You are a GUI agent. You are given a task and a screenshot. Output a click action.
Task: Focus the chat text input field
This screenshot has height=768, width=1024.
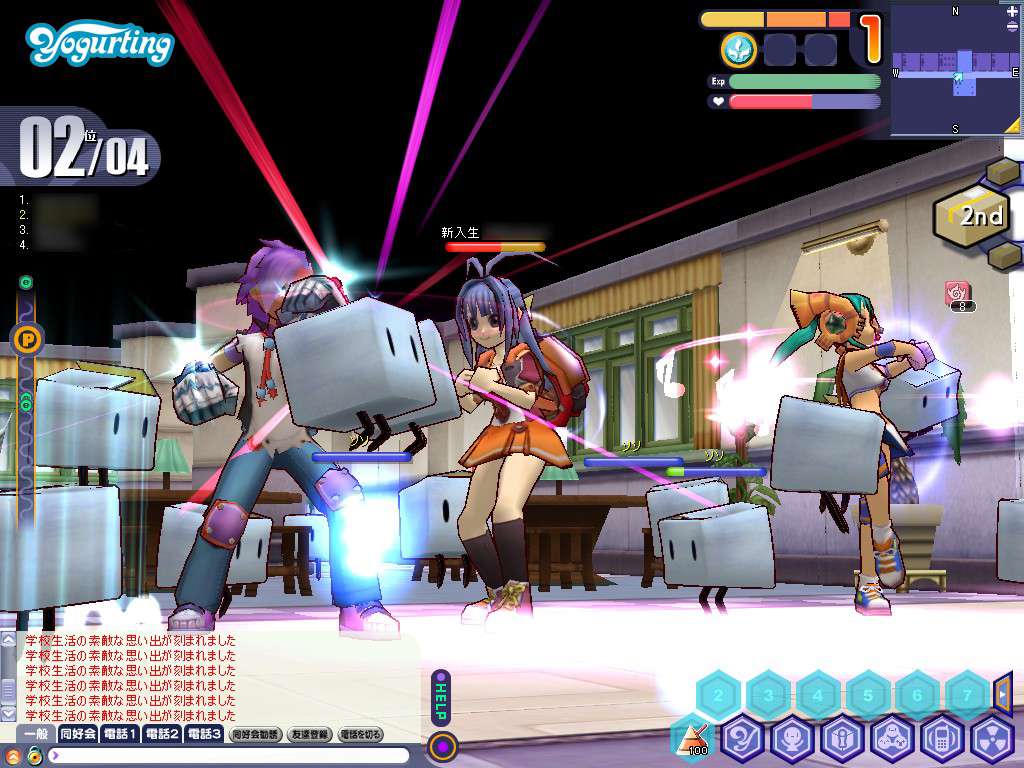pos(230,755)
